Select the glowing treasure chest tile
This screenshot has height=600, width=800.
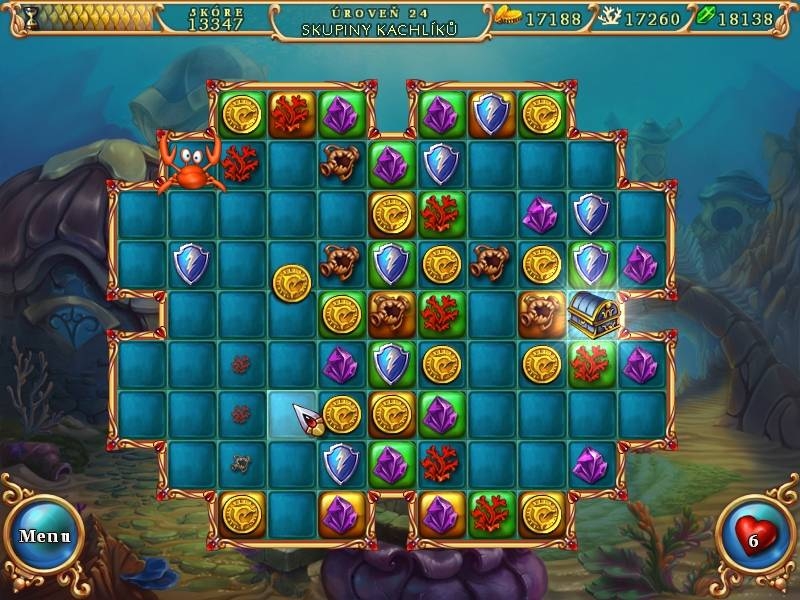pyautogui.click(x=592, y=314)
